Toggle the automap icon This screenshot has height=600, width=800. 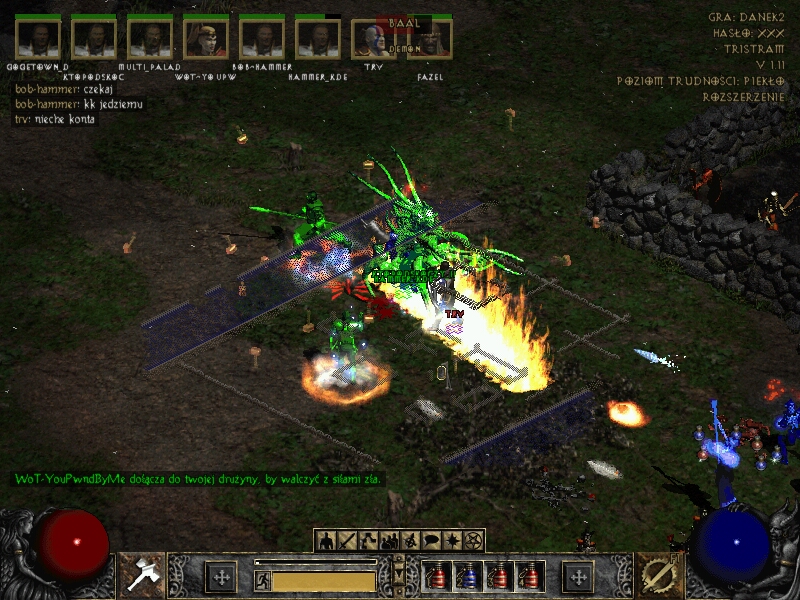click(x=410, y=541)
